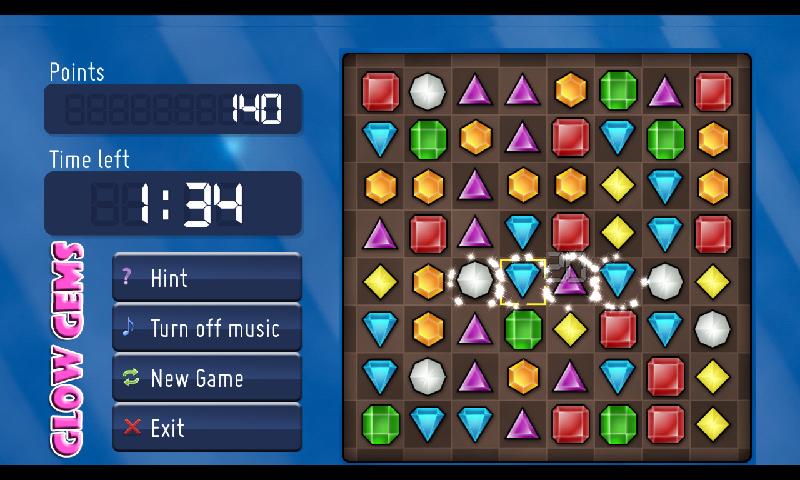Image resolution: width=800 pixels, height=480 pixels.
Task: Turn off the music
Action: [x=207, y=327]
